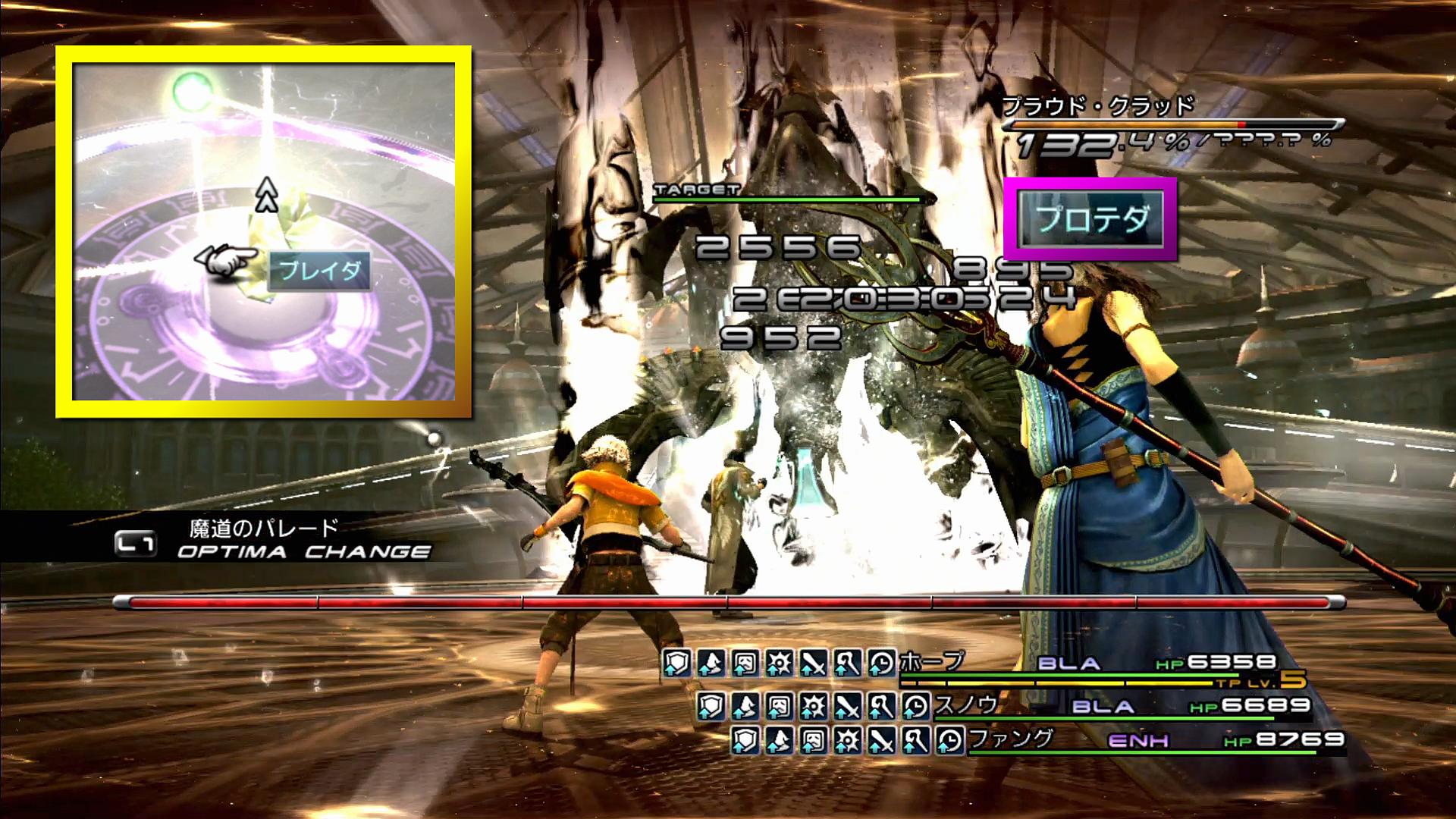Click Snow's staff Faith buff icon
The image size is (1456, 819).
(x=880, y=707)
